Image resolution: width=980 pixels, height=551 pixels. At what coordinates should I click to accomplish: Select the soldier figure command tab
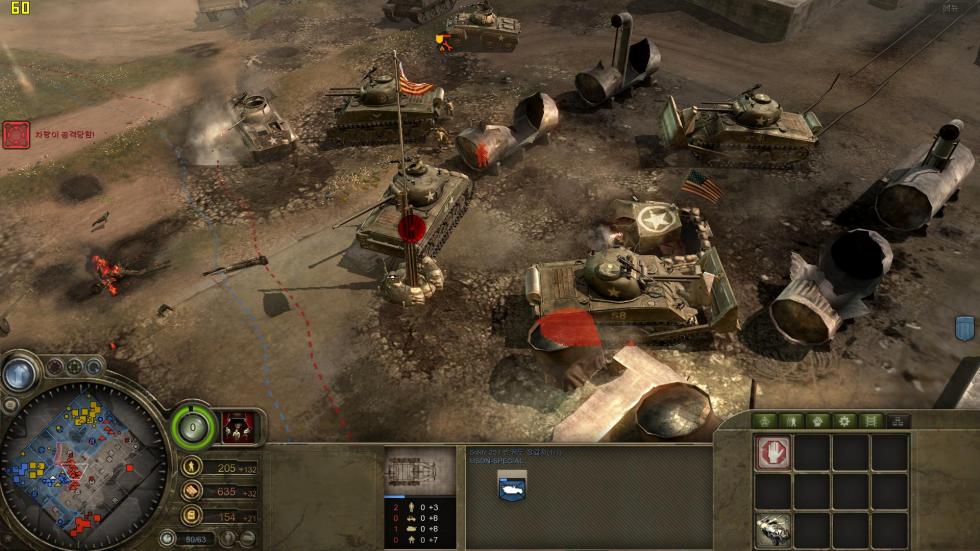(x=792, y=421)
